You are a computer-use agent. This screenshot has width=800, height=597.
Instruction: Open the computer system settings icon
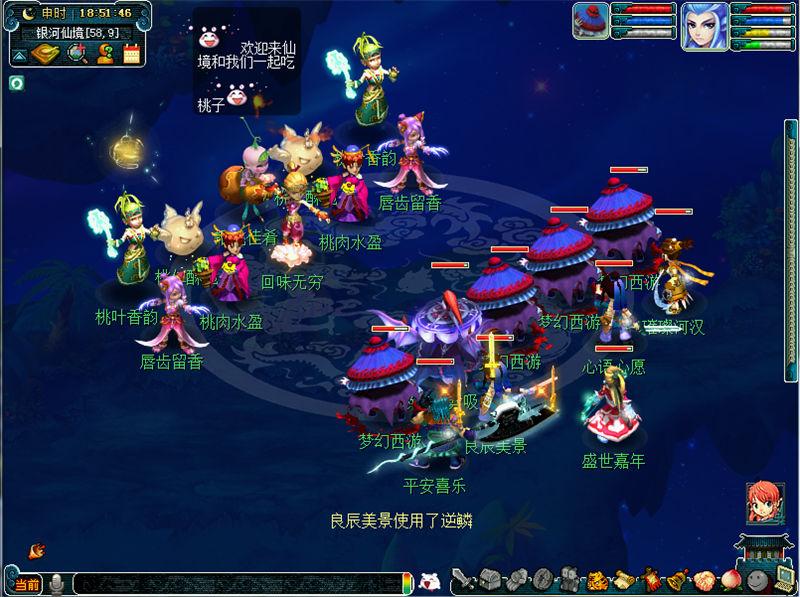pos(784,579)
